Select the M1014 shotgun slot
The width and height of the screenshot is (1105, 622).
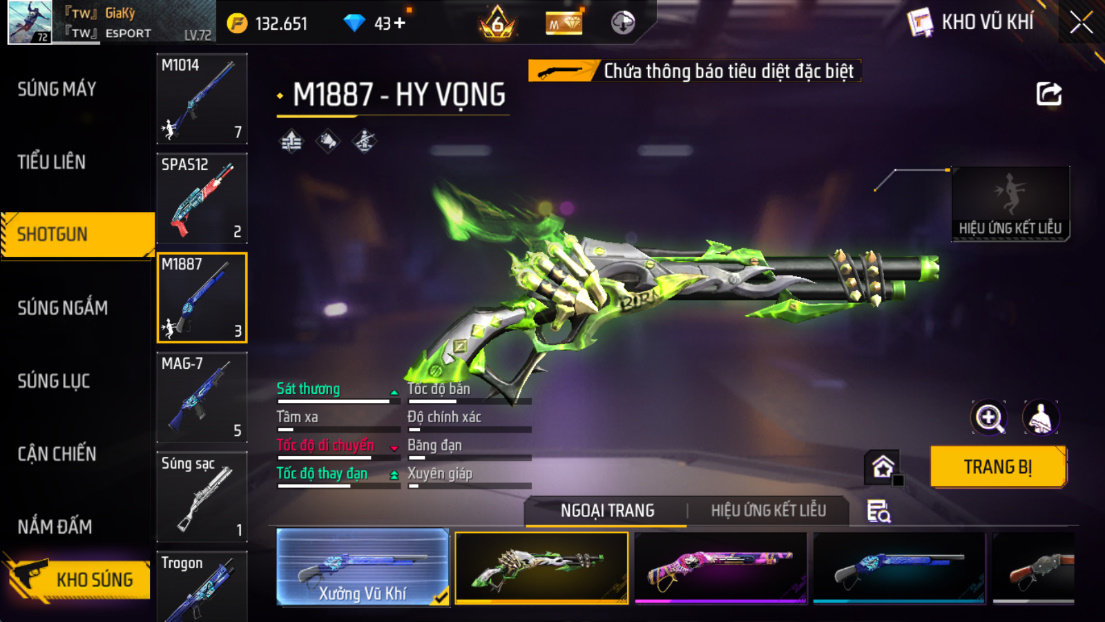coord(202,99)
